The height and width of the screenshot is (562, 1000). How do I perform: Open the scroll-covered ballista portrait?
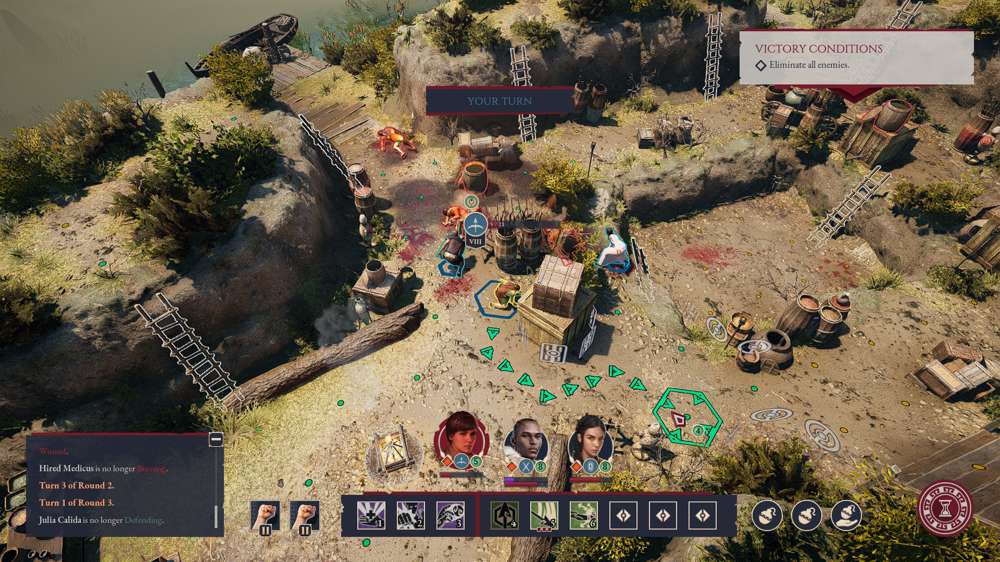392,457
